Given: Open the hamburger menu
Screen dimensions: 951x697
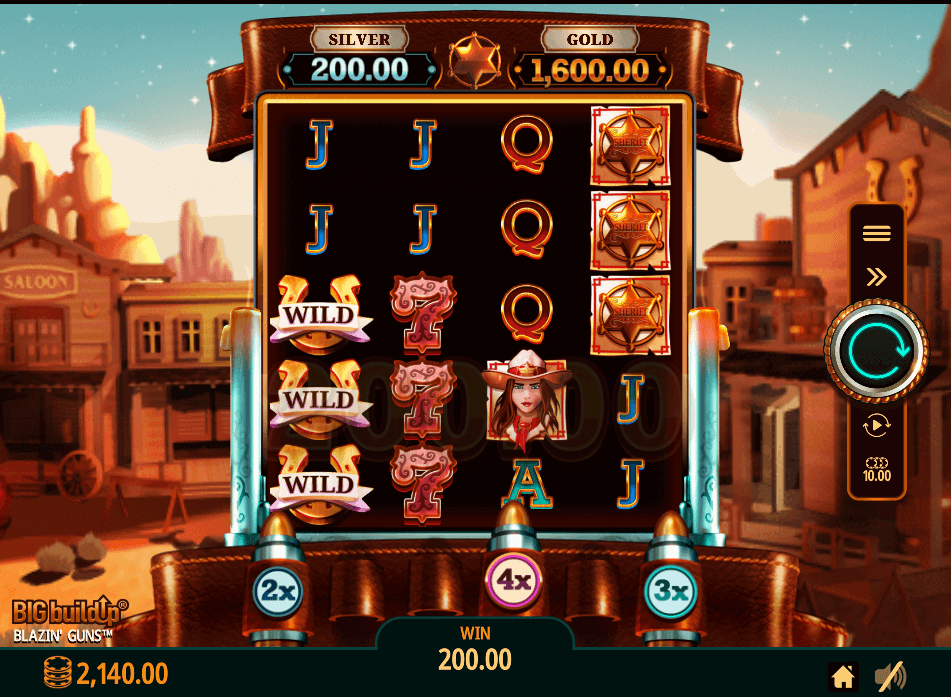Looking at the screenshot, I should [x=876, y=233].
